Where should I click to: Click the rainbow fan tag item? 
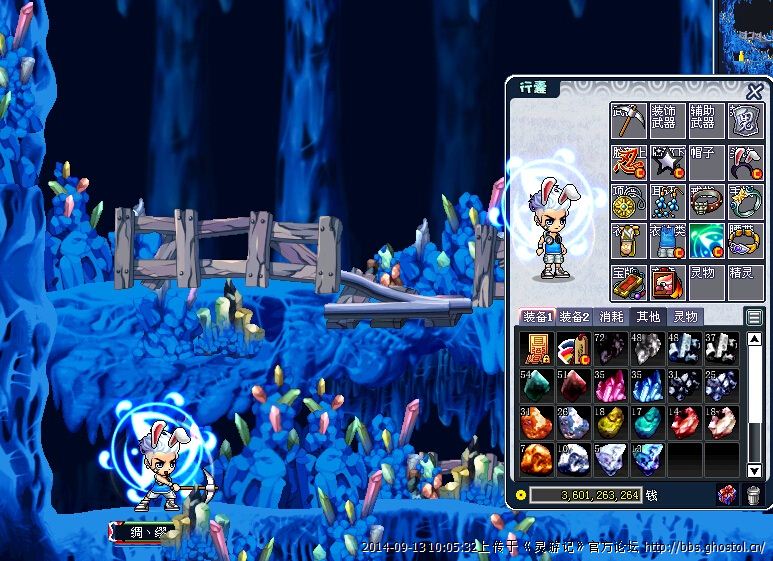point(573,348)
